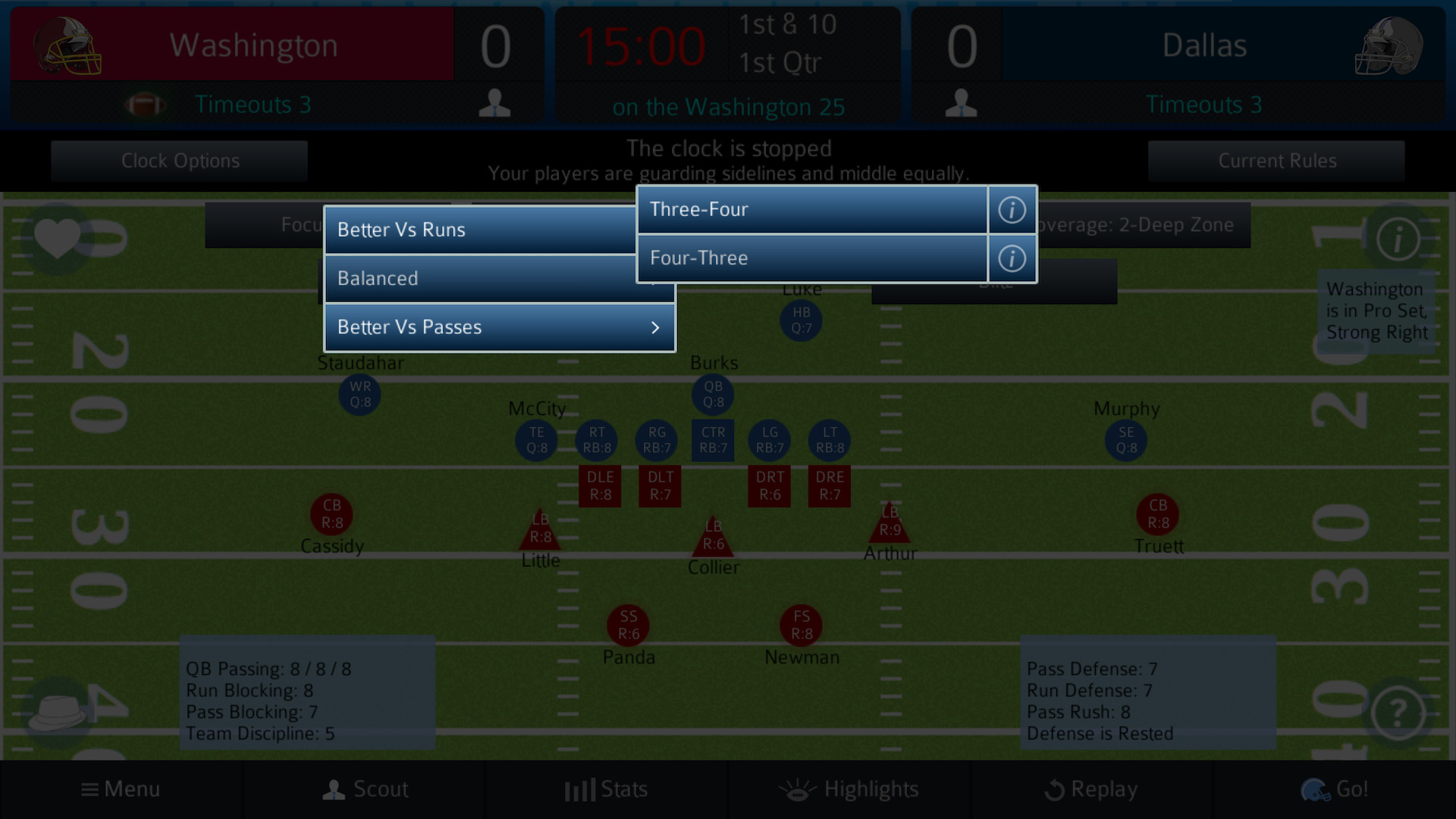1456x819 pixels.
Task: Select quarterback Burks on the field
Action: (x=712, y=394)
